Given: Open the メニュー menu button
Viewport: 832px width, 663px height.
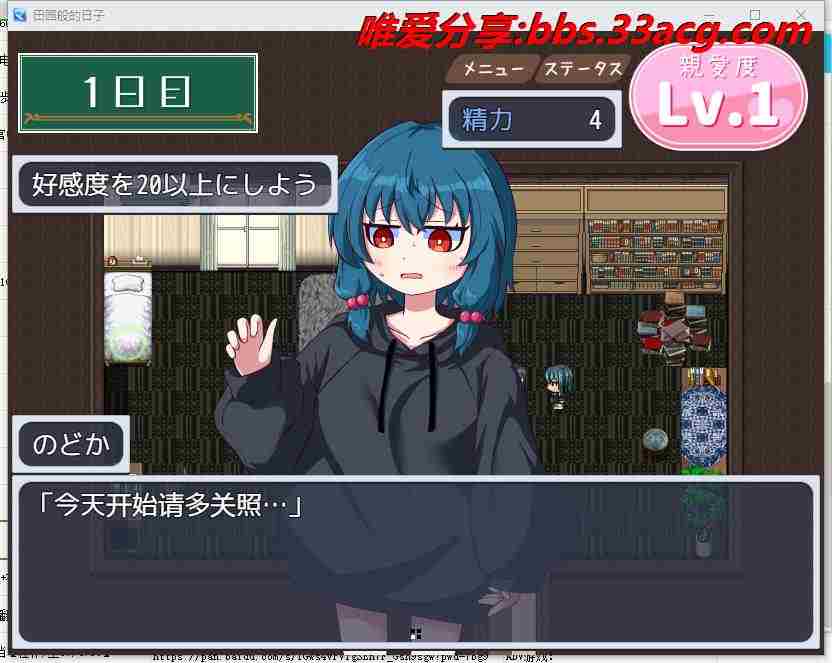Looking at the screenshot, I should 486,69.
